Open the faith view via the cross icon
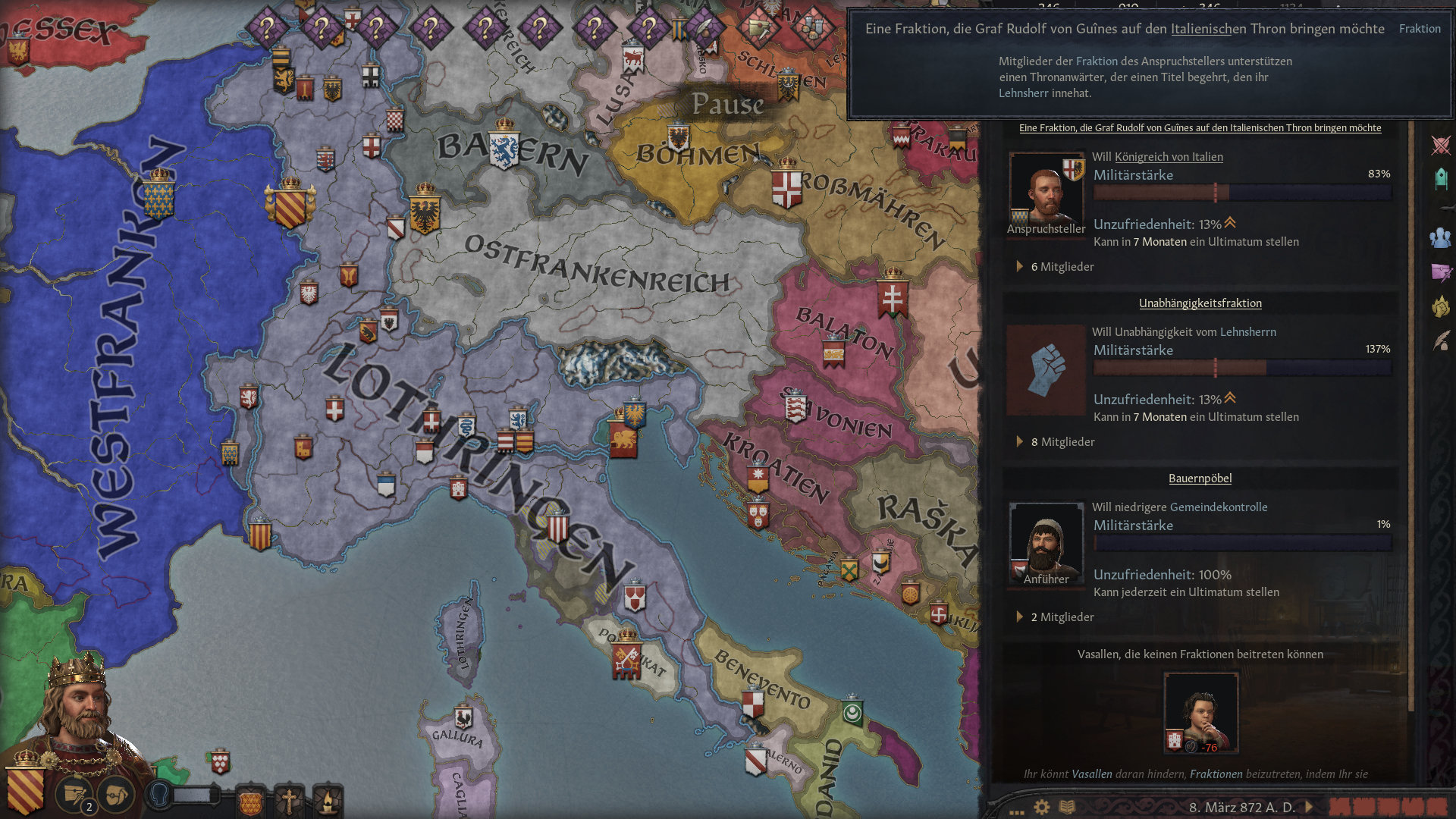 [x=290, y=800]
